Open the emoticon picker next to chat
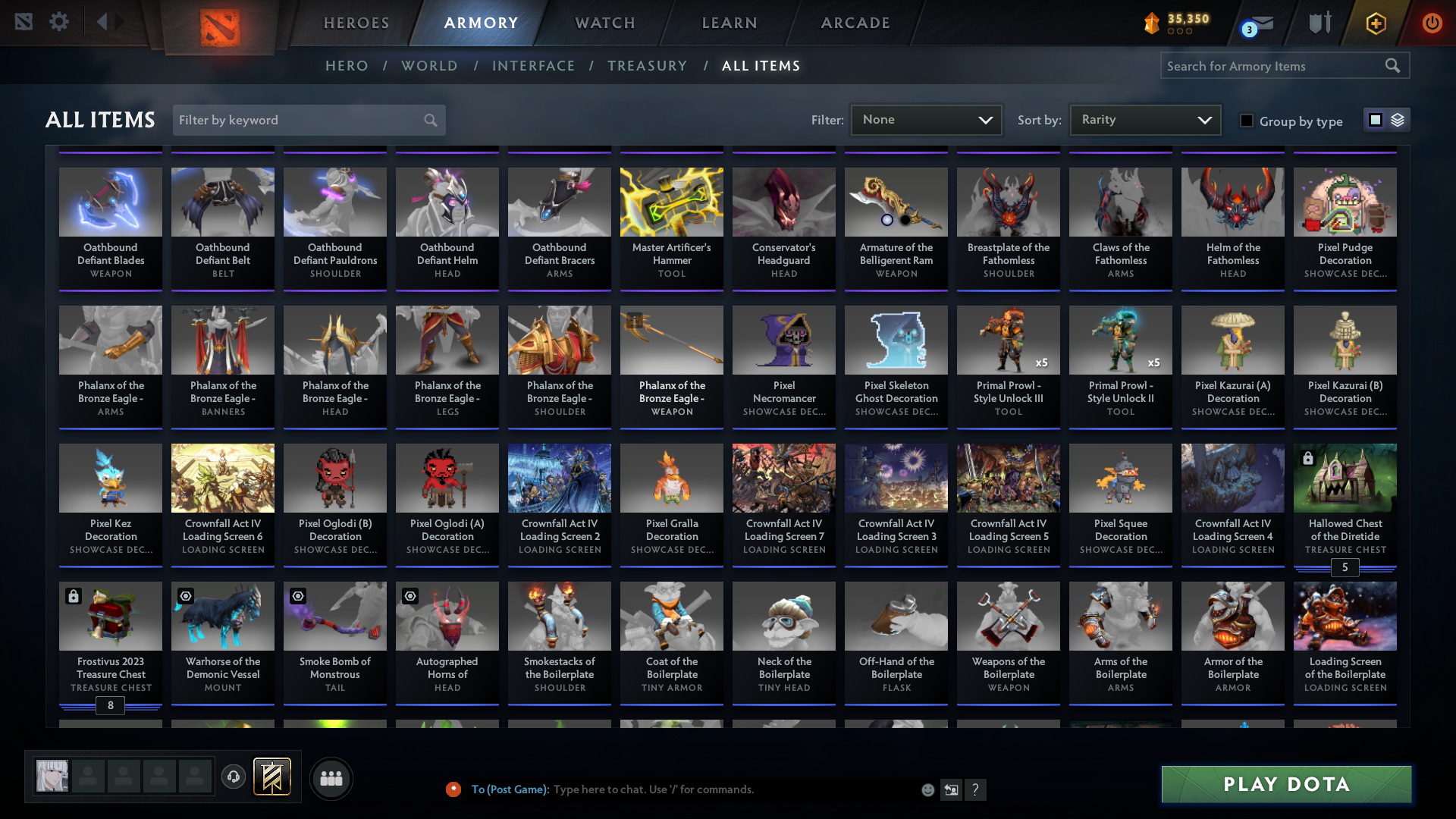 [x=927, y=789]
